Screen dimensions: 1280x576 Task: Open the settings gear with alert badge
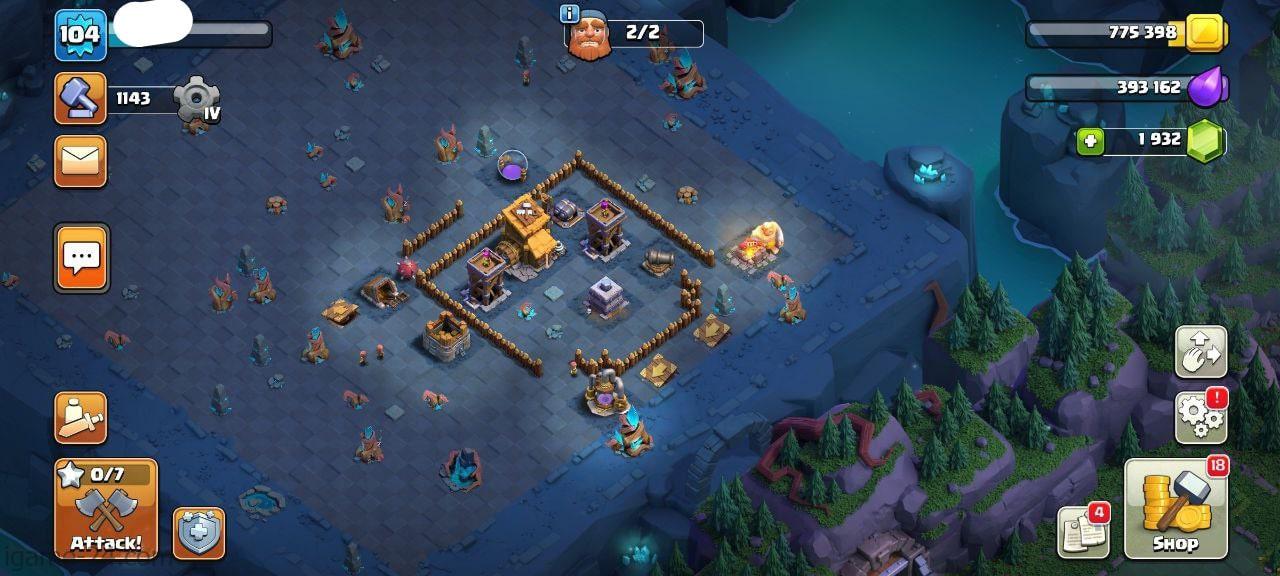point(1200,415)
